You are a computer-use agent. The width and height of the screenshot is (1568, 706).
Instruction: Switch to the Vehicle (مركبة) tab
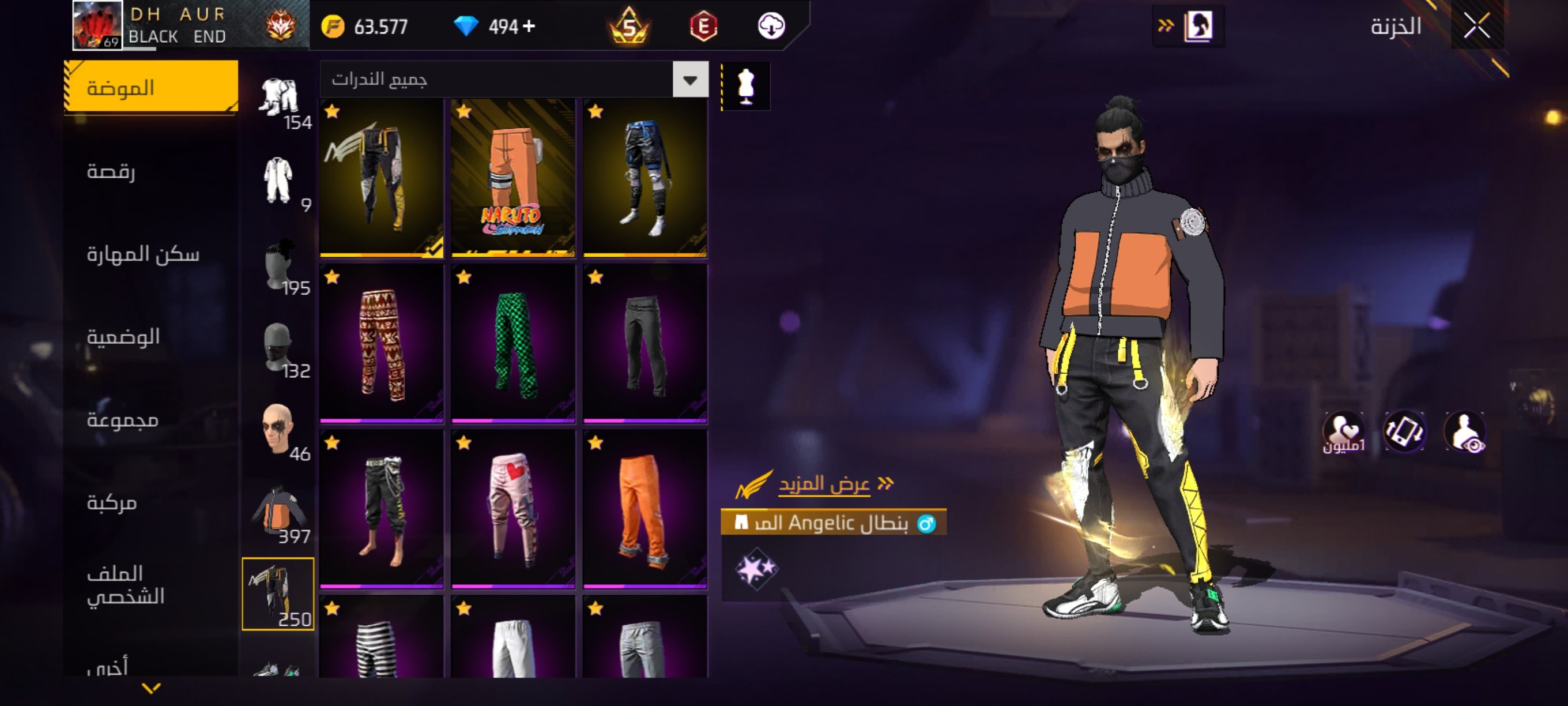112,502
